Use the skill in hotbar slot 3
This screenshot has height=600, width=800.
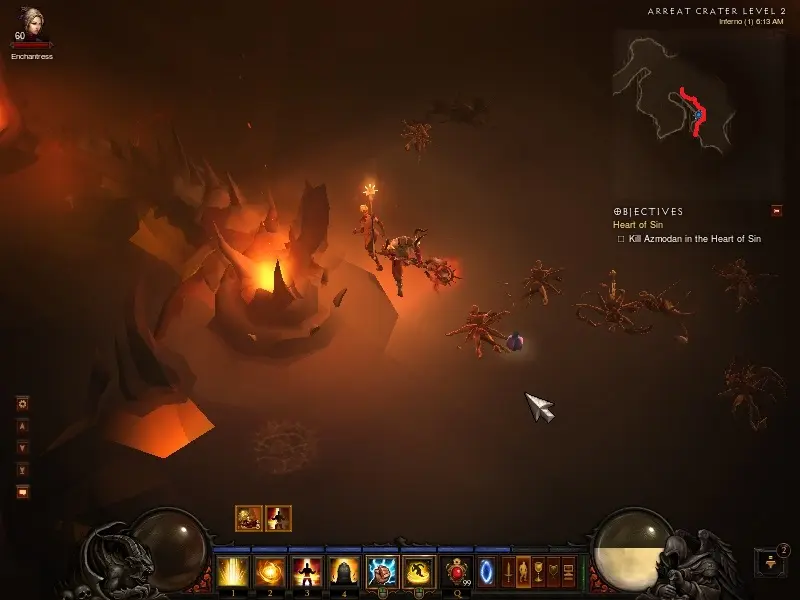point(304,572)
